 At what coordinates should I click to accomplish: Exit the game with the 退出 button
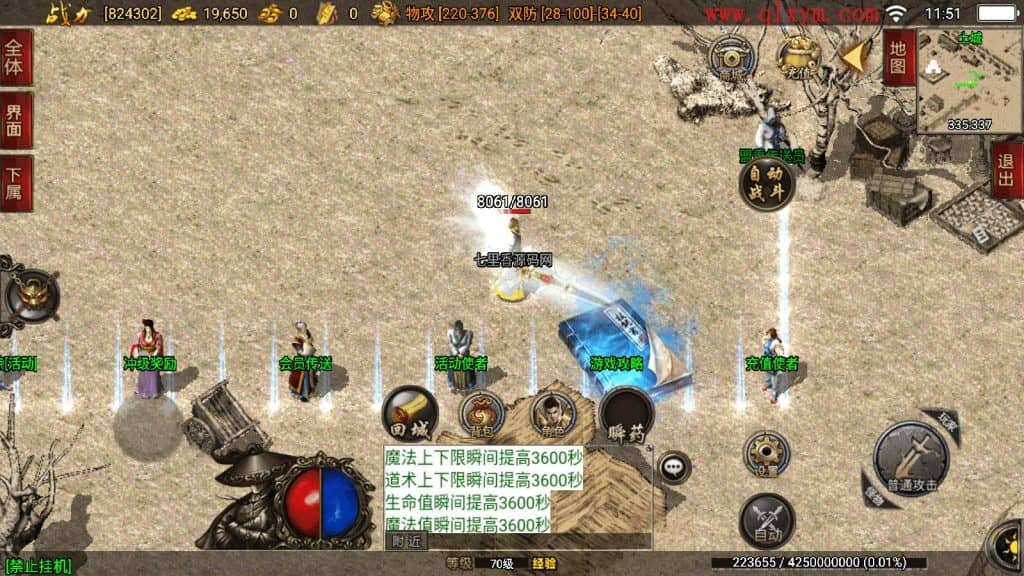click(x=1007, y=170)
